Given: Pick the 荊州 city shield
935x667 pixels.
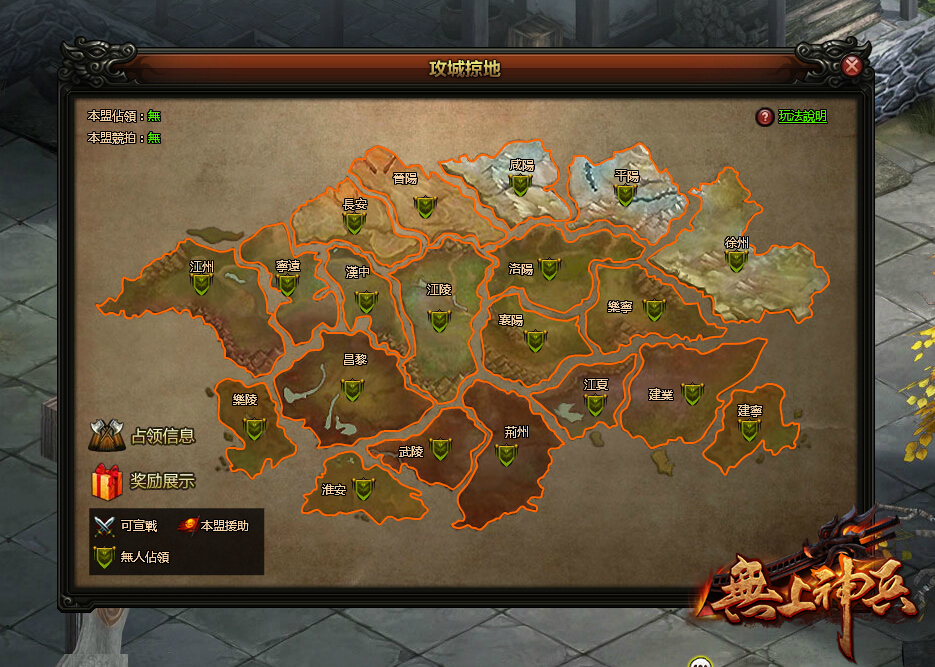Looking at the screenshot, I should pyautogui.click(x=506, y=455).
